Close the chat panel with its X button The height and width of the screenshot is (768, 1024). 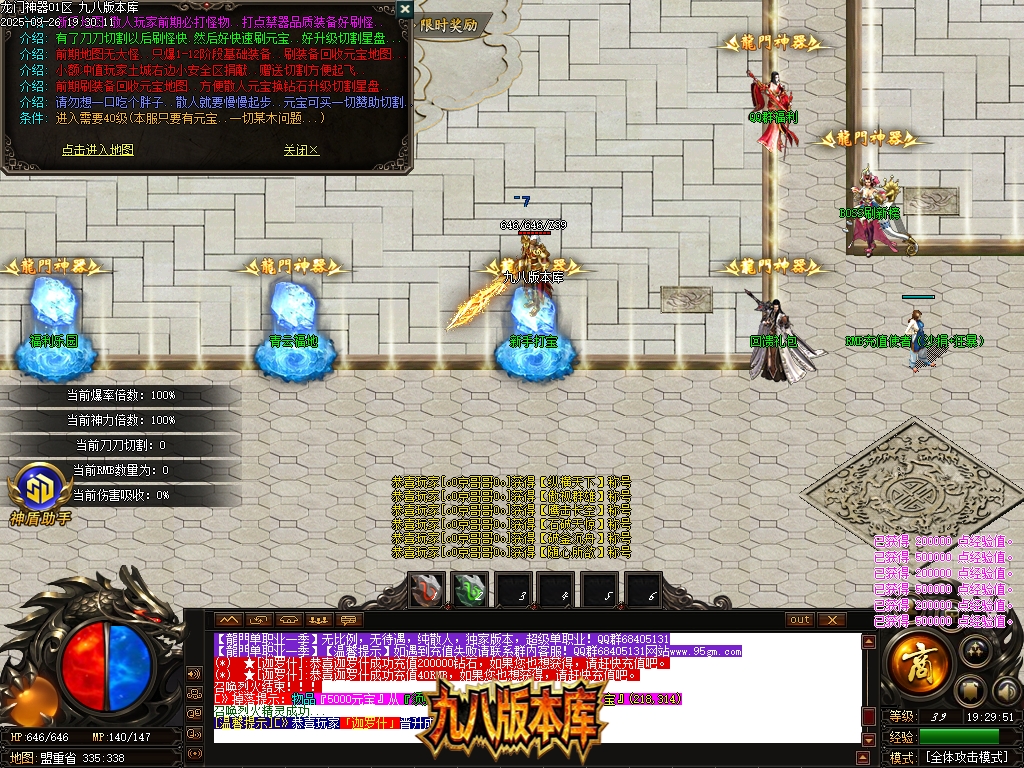coord(831,620)
